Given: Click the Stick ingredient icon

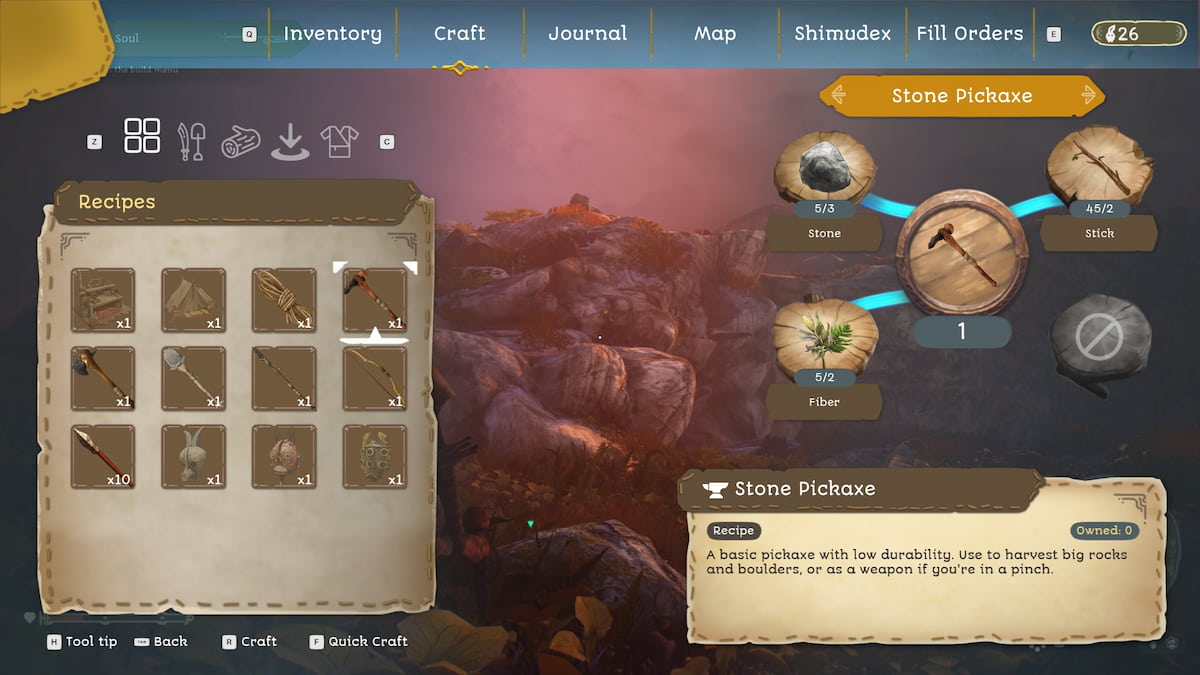Looking at the screenshot, I should click(1099, 166).
